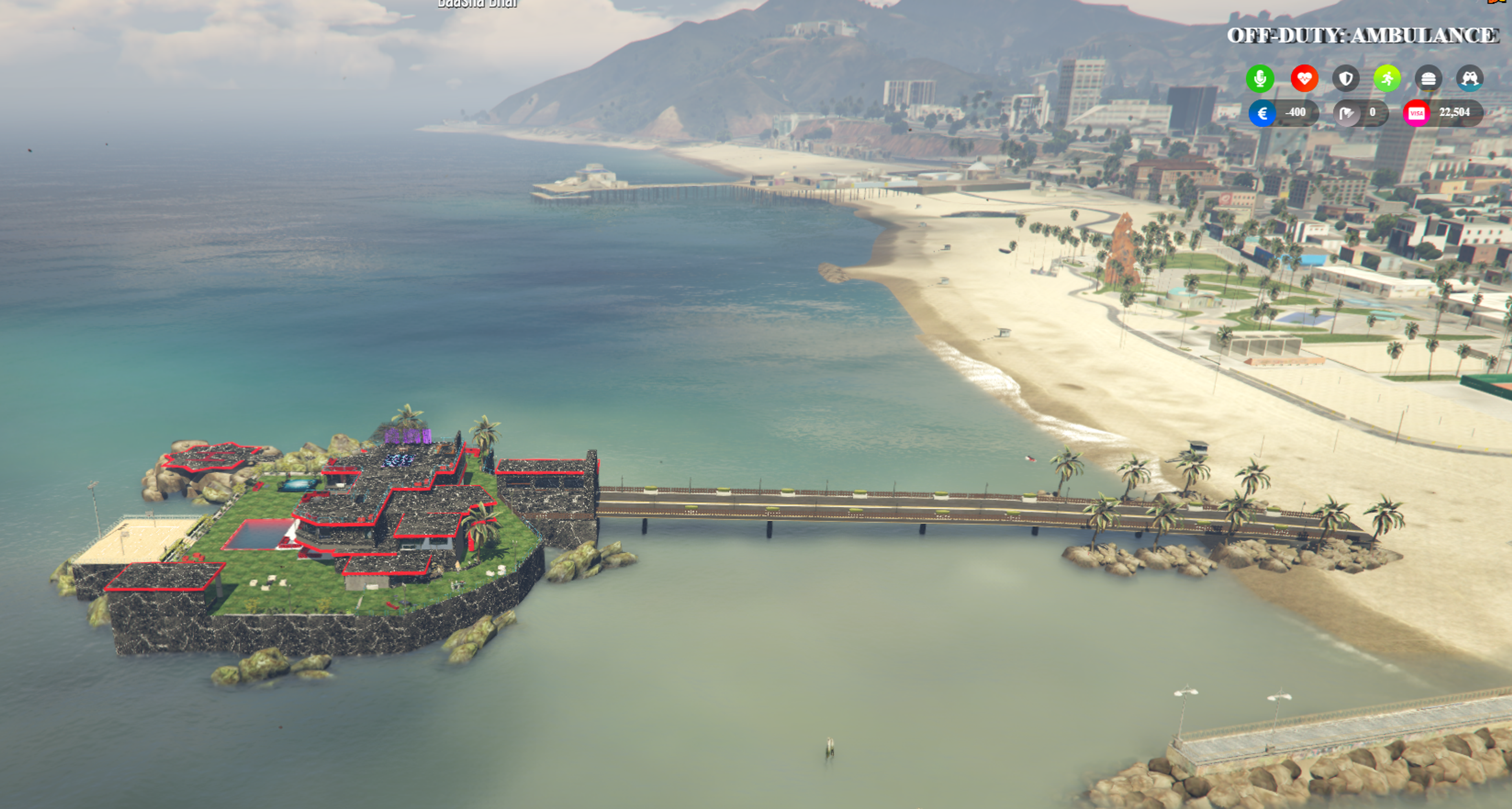Click the burger hunger icon
The image size is (1512, 809).
click(x=1428, y=79)
